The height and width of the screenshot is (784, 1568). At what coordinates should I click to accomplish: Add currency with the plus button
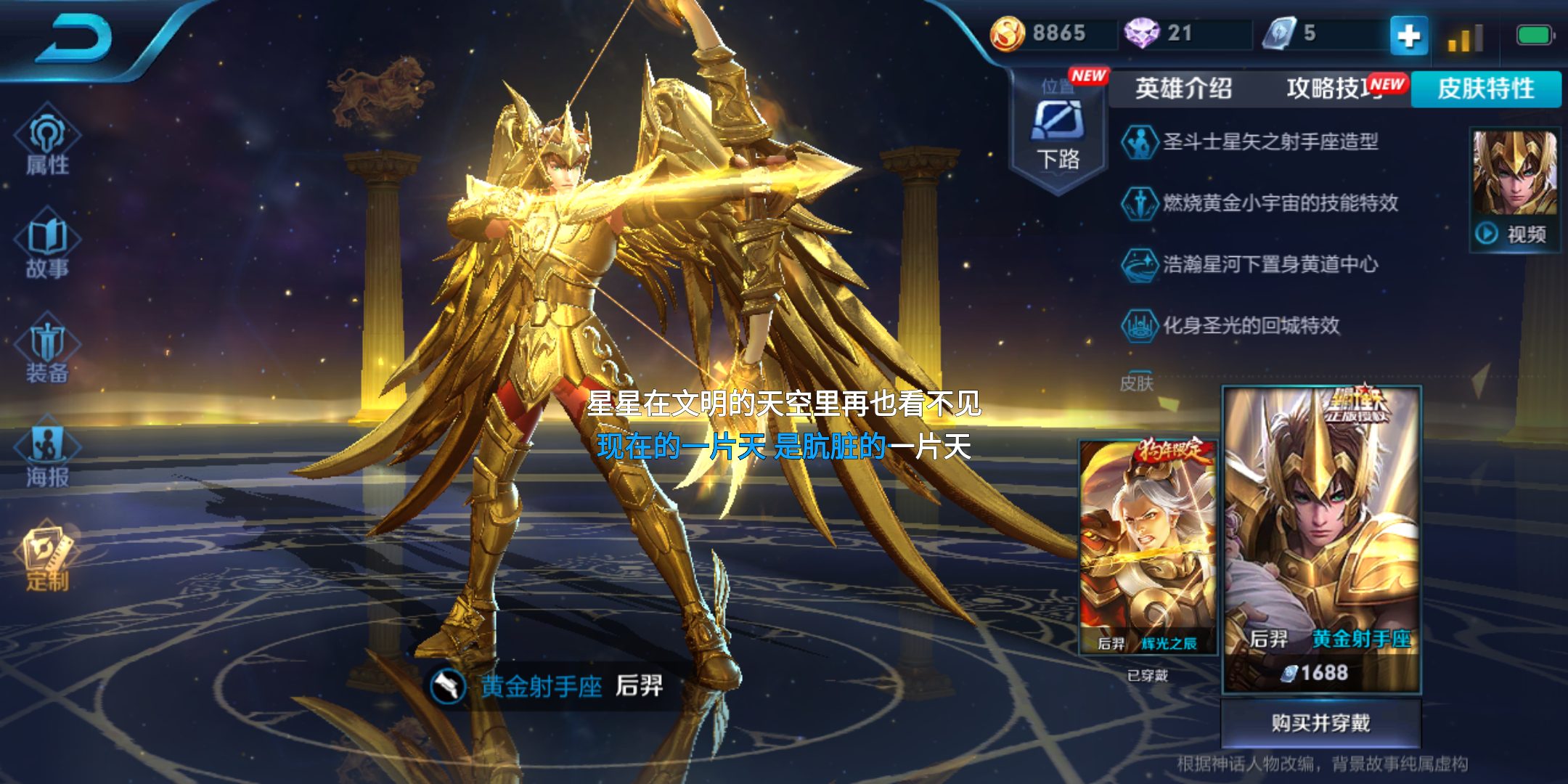(x=1408, y=35)
